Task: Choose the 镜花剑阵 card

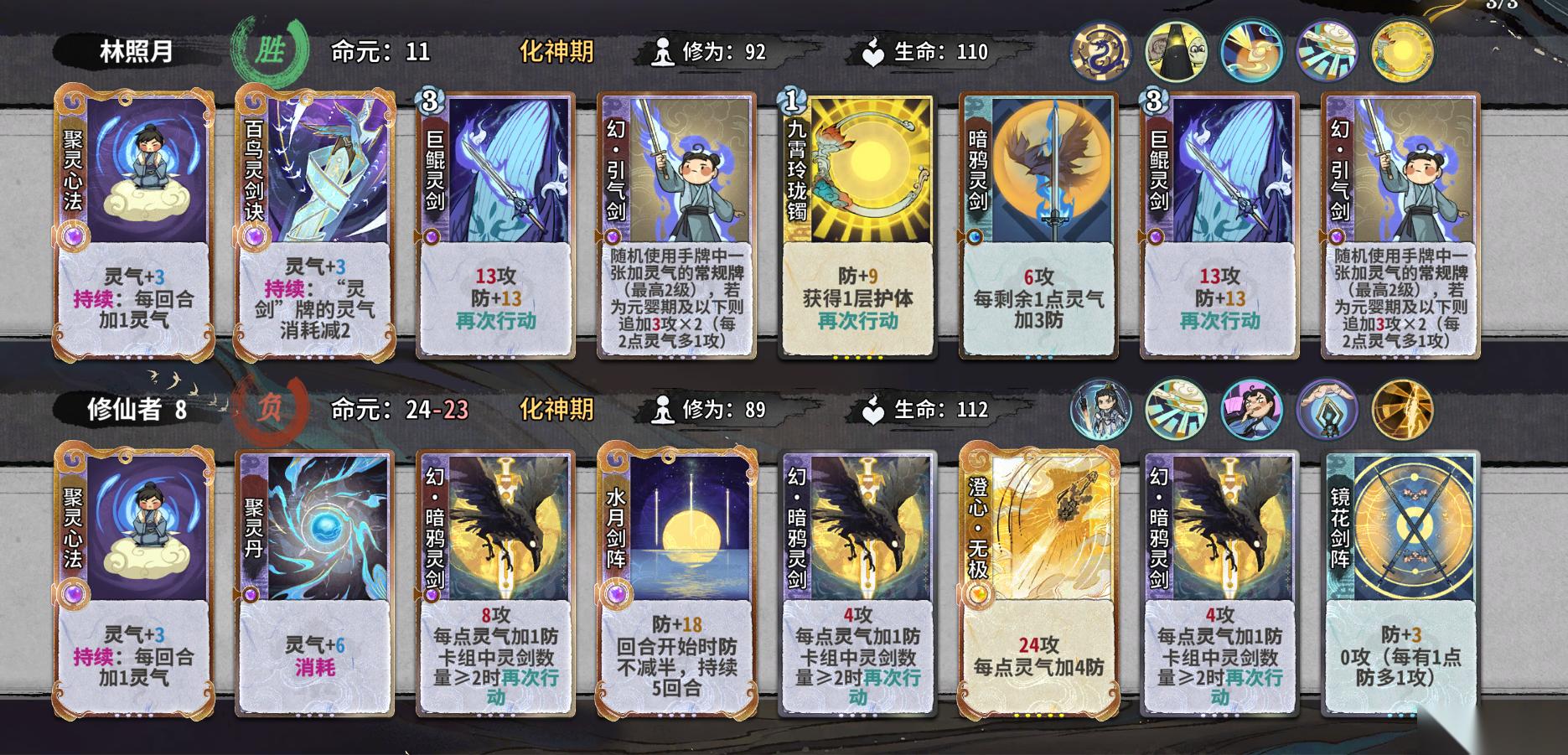Action: (1400, 584)
